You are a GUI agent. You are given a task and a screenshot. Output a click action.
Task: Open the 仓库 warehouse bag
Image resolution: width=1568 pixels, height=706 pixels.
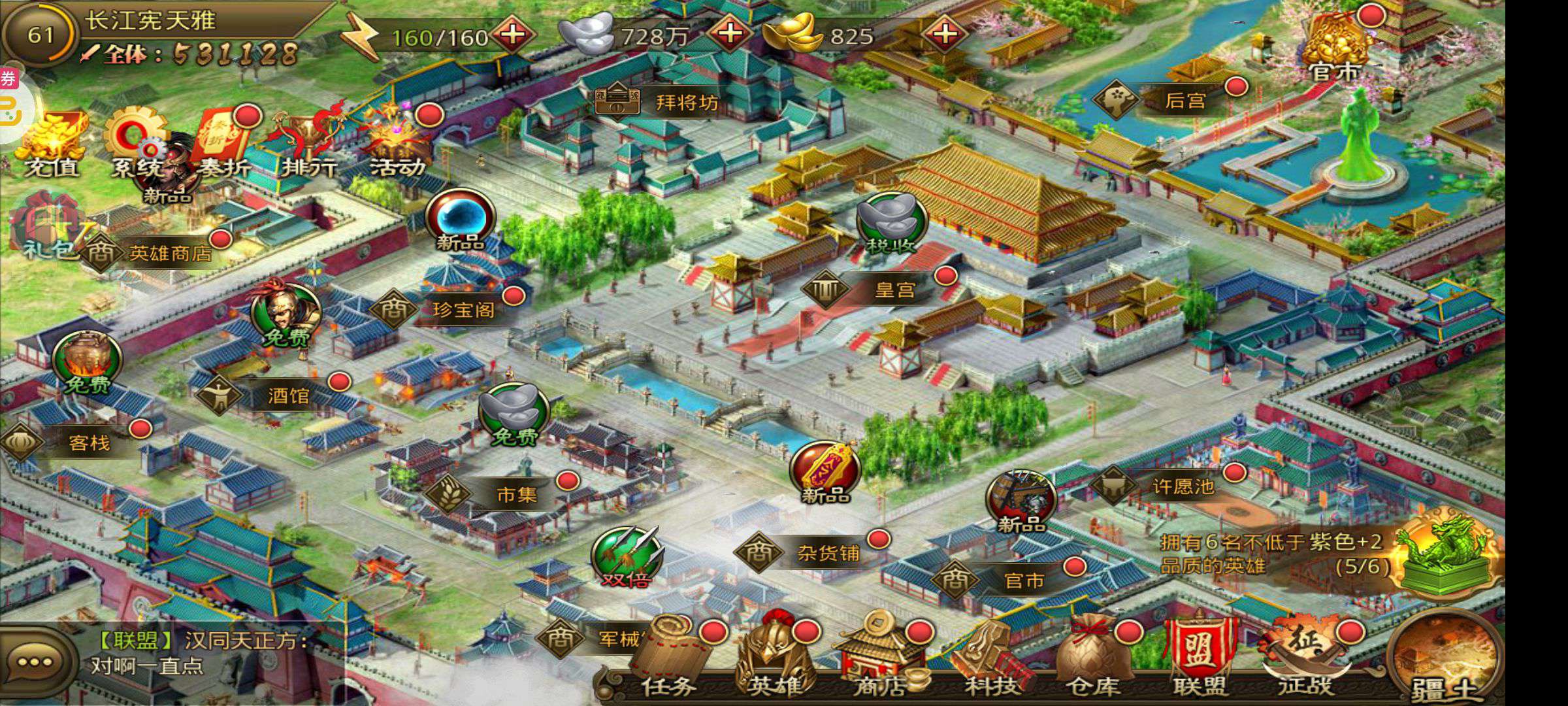coord(1096,657)
